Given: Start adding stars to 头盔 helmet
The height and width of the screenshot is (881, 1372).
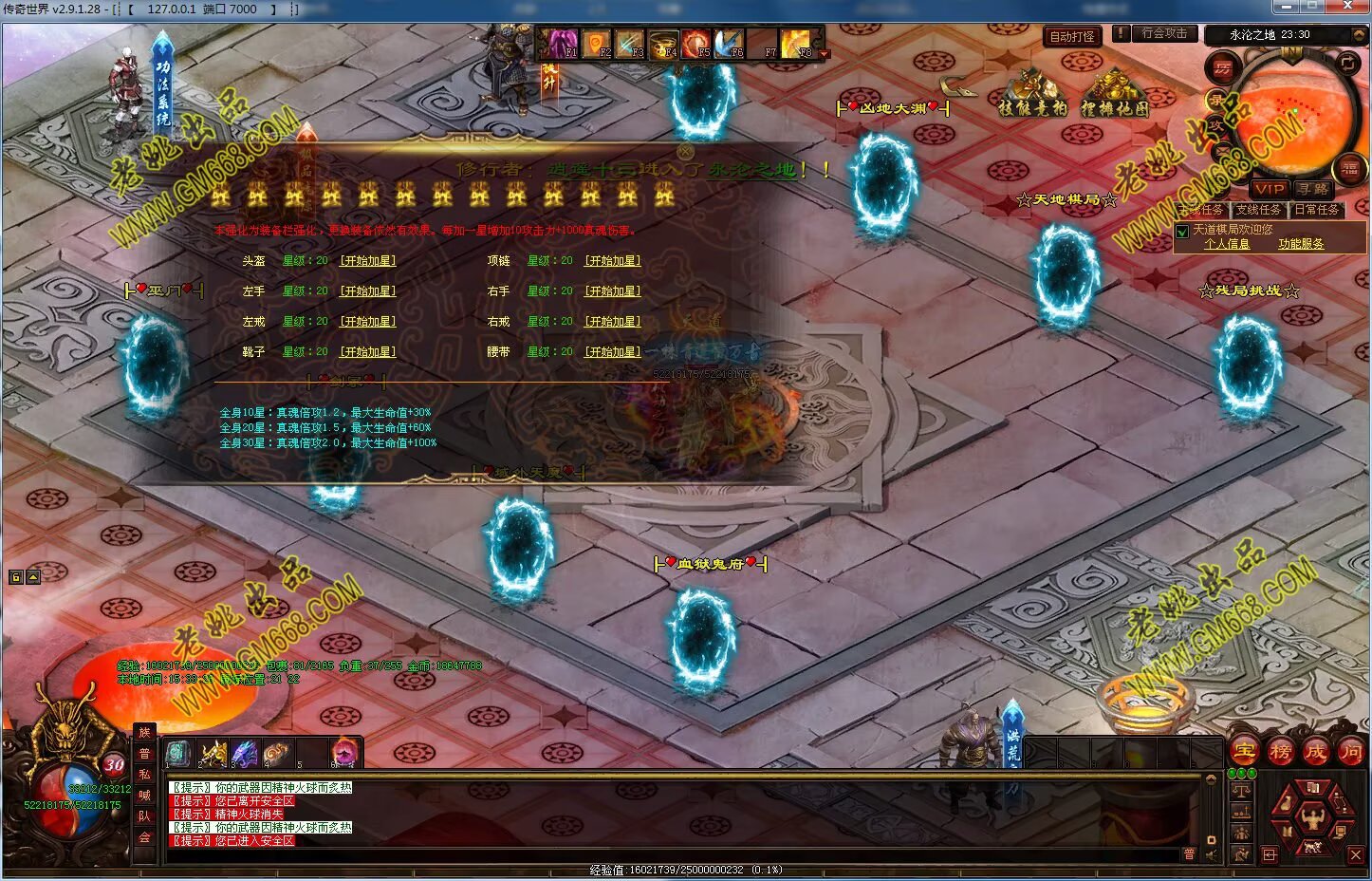Looking at the screenshot, I should pos(368,261).
